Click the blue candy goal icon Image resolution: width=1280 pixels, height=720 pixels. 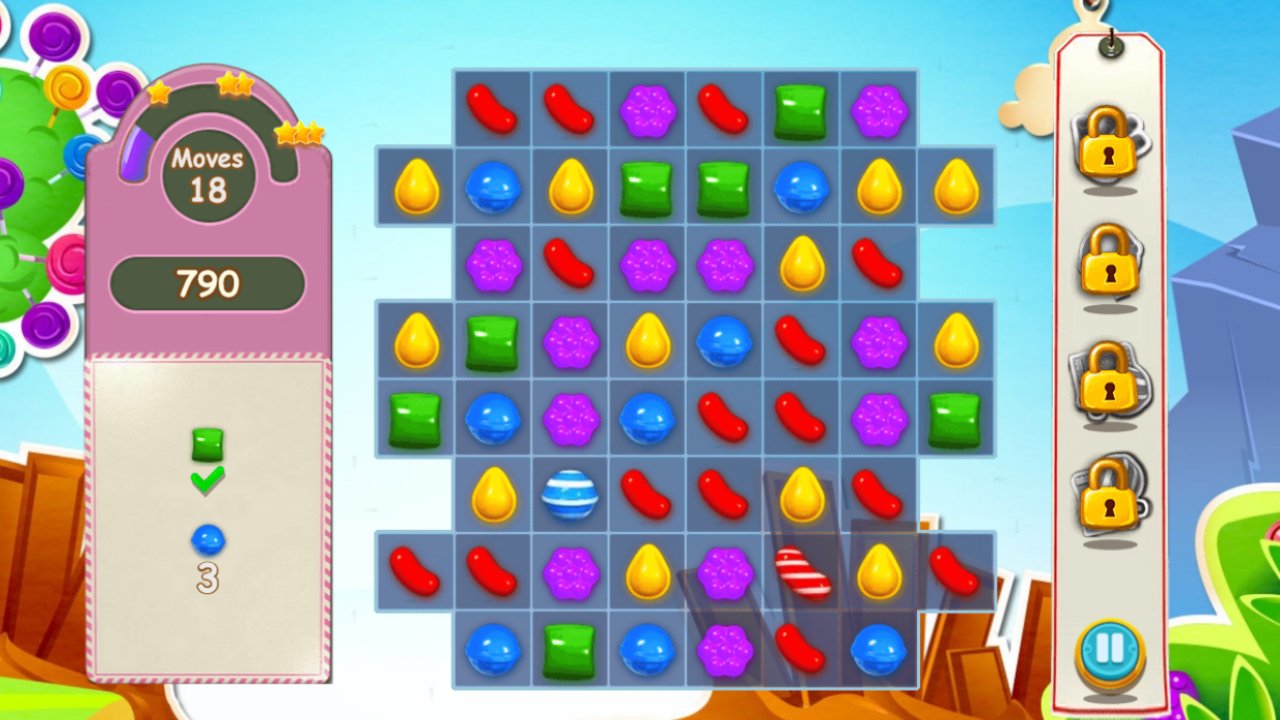(205, 538)
